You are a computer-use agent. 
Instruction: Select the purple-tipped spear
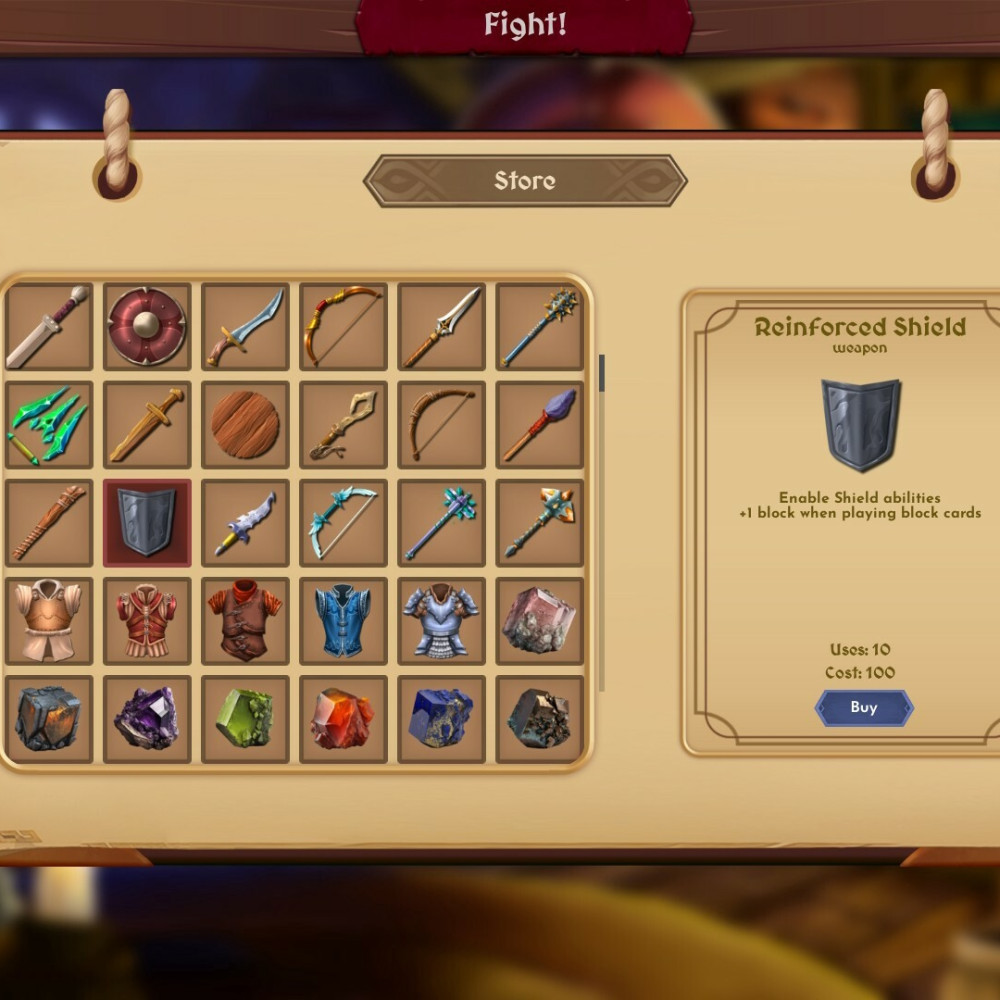point(540,425)
